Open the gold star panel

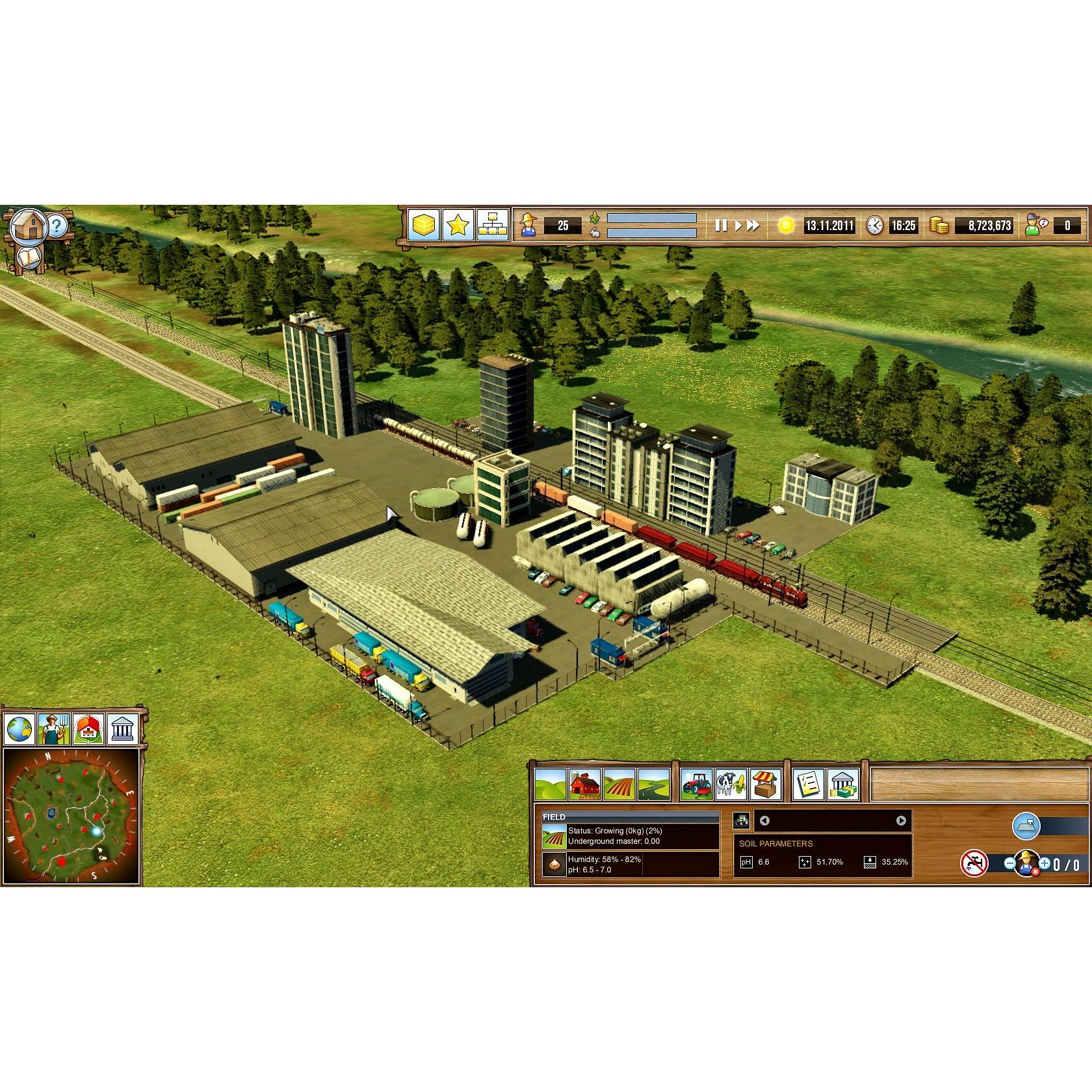click(458, 226)
